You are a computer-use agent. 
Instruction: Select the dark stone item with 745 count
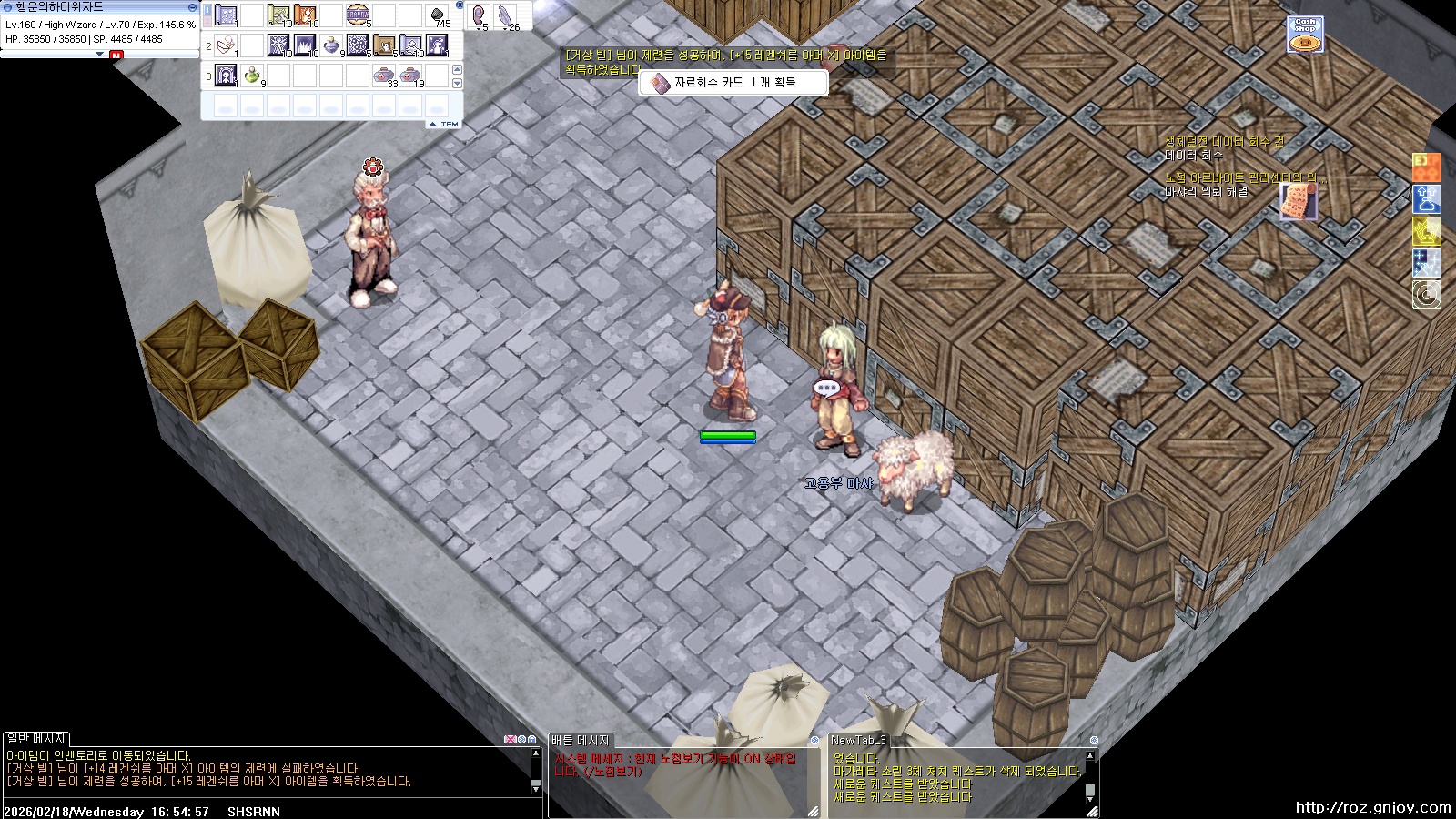(437, 15)
